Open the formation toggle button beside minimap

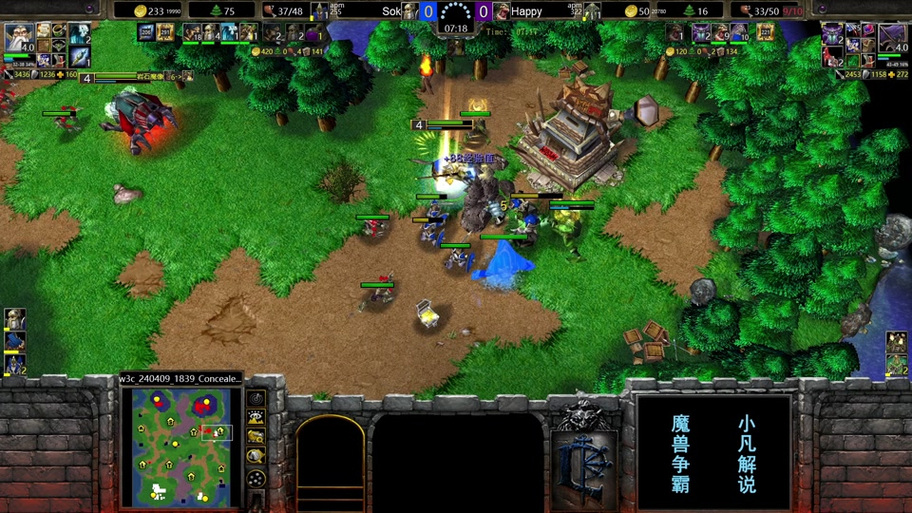[255, 478]
